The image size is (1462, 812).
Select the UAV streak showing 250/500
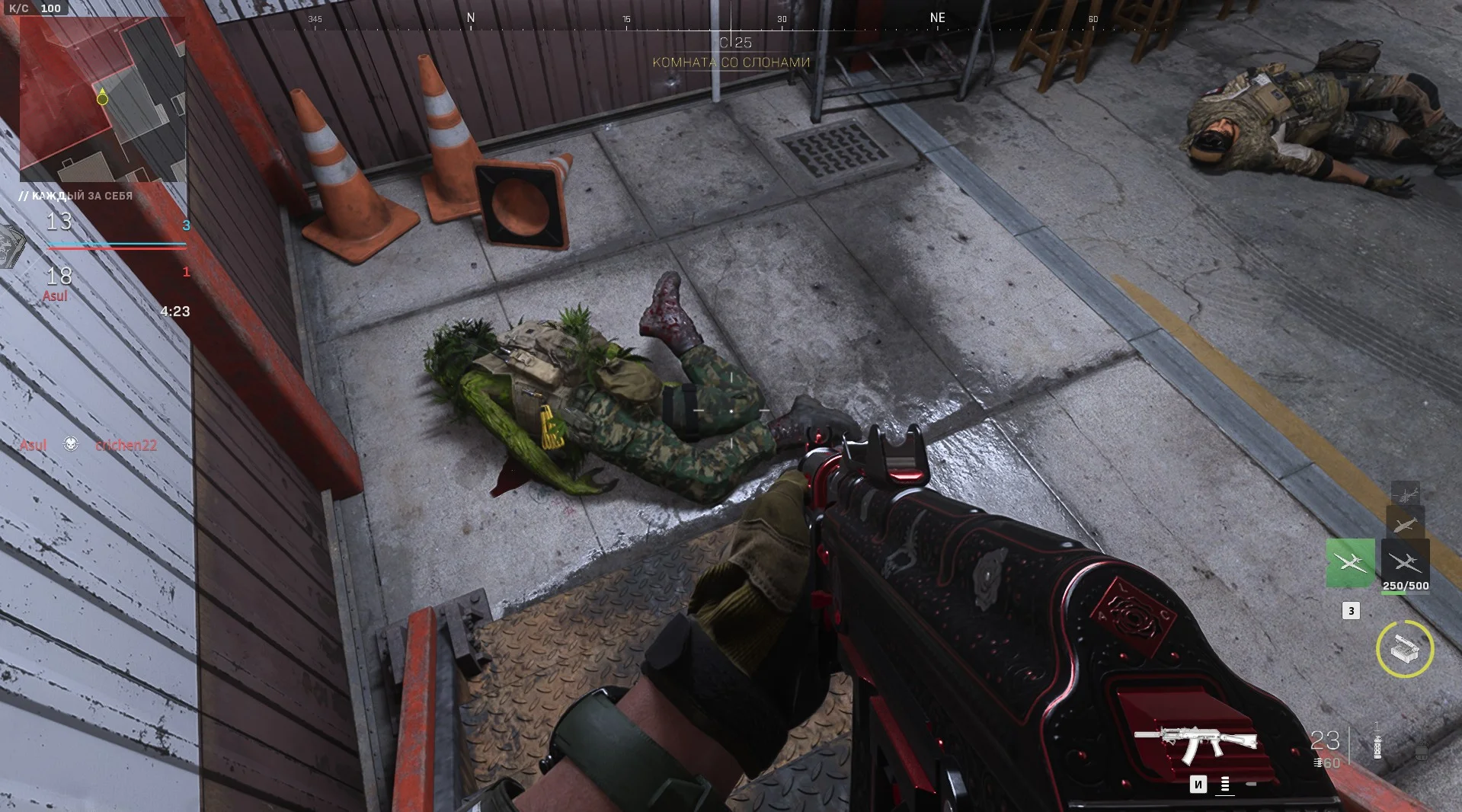click(1405, 563)
